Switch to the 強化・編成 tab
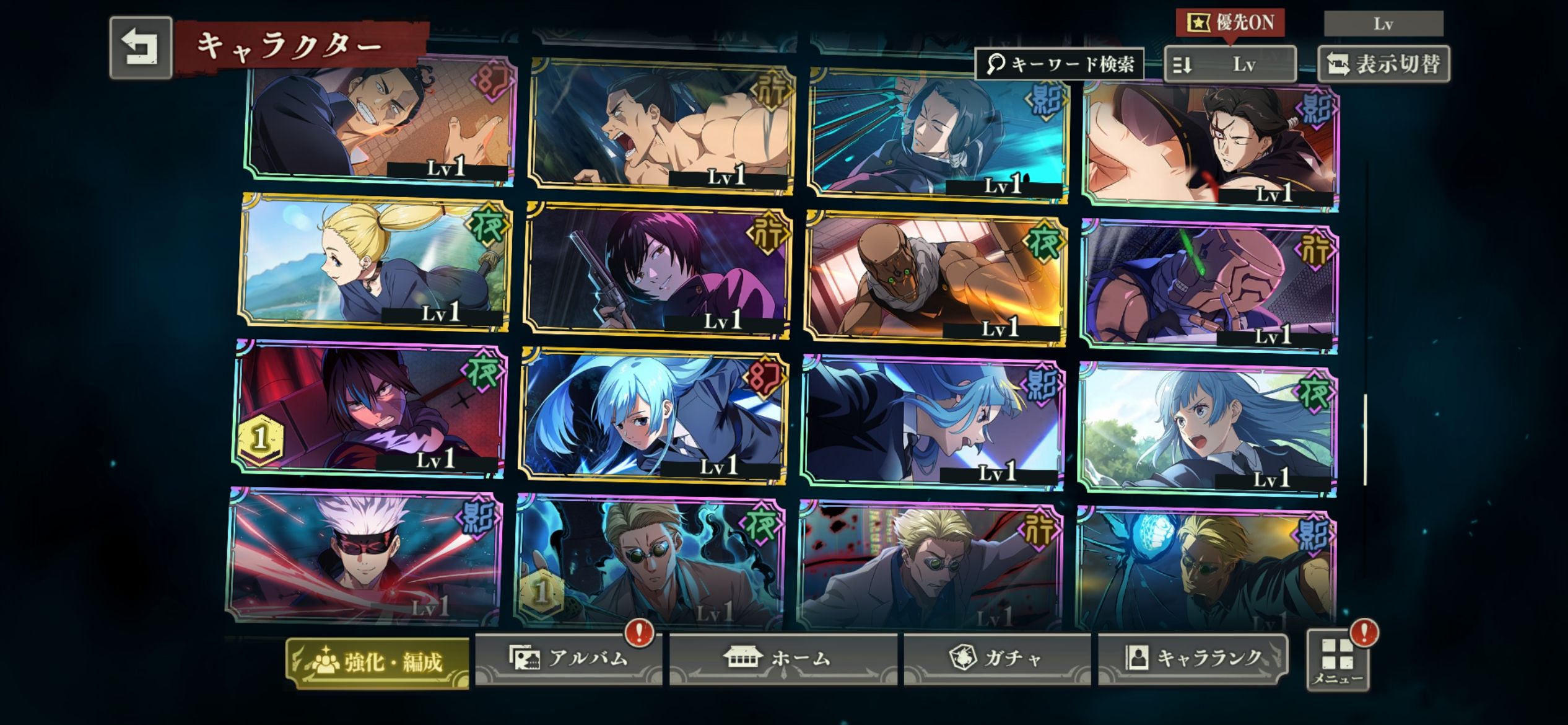 click(x=377, y=662)
